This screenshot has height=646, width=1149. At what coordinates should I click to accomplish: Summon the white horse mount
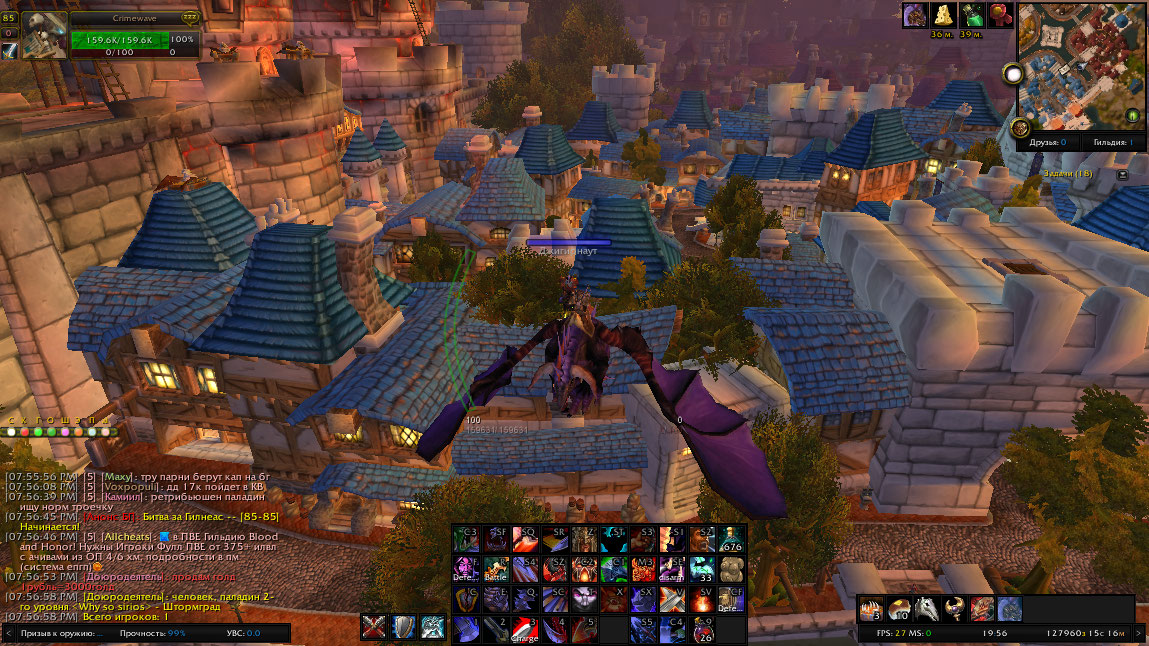[926, 609]
